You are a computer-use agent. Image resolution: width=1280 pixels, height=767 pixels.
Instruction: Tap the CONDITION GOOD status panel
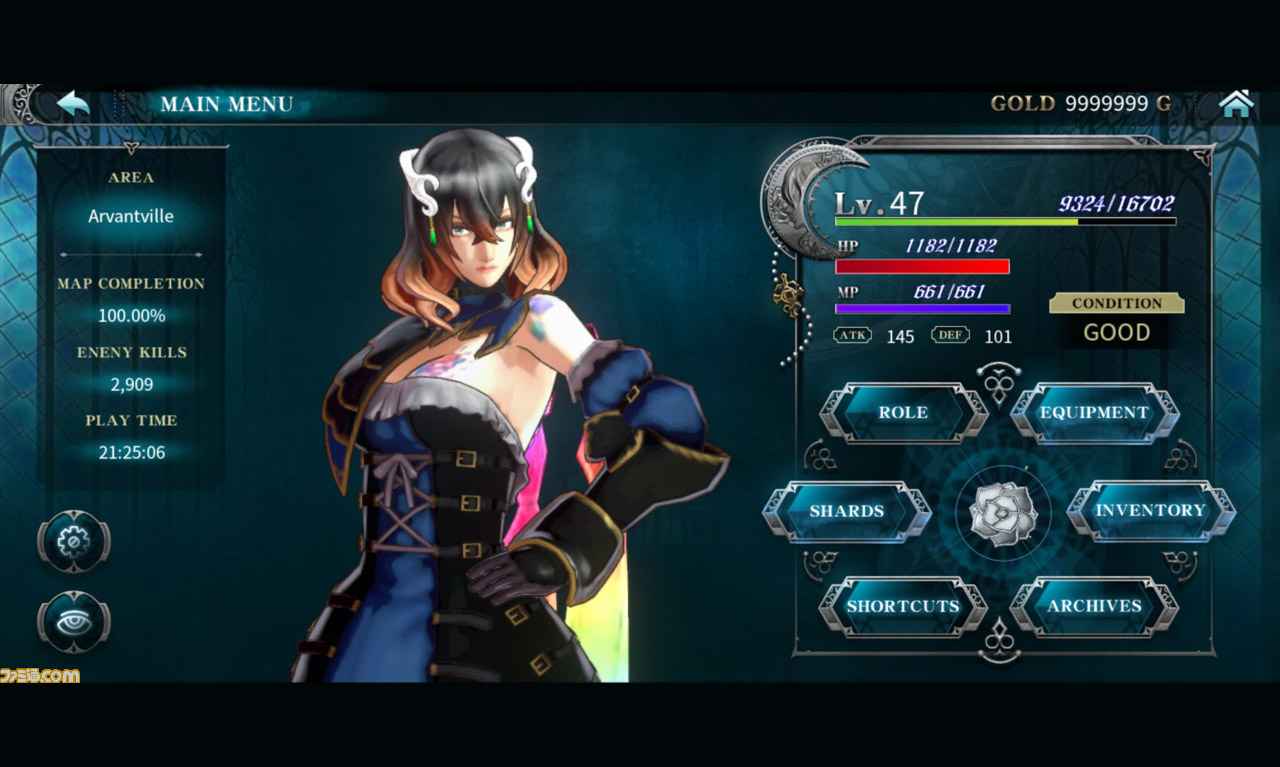[1116, 318]
